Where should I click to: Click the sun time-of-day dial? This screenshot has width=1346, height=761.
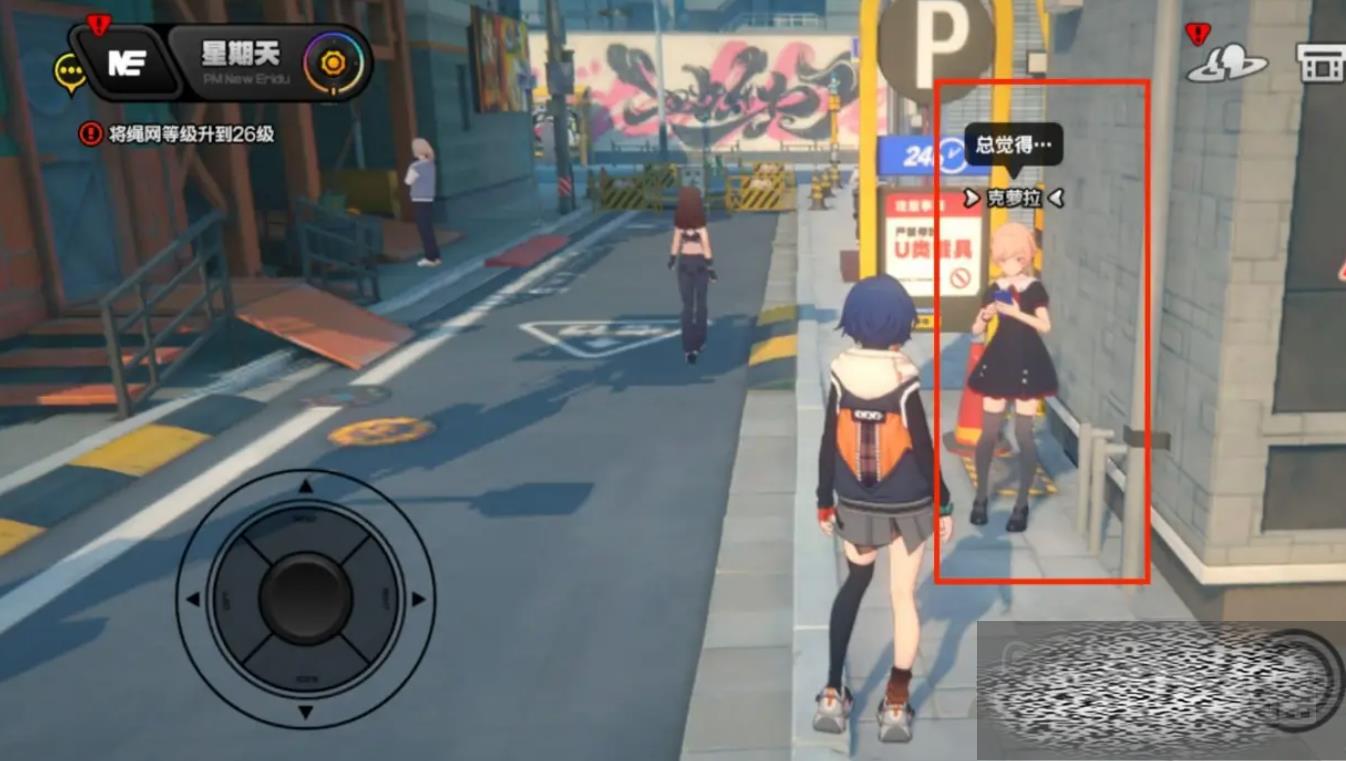(x=333, y=63)
